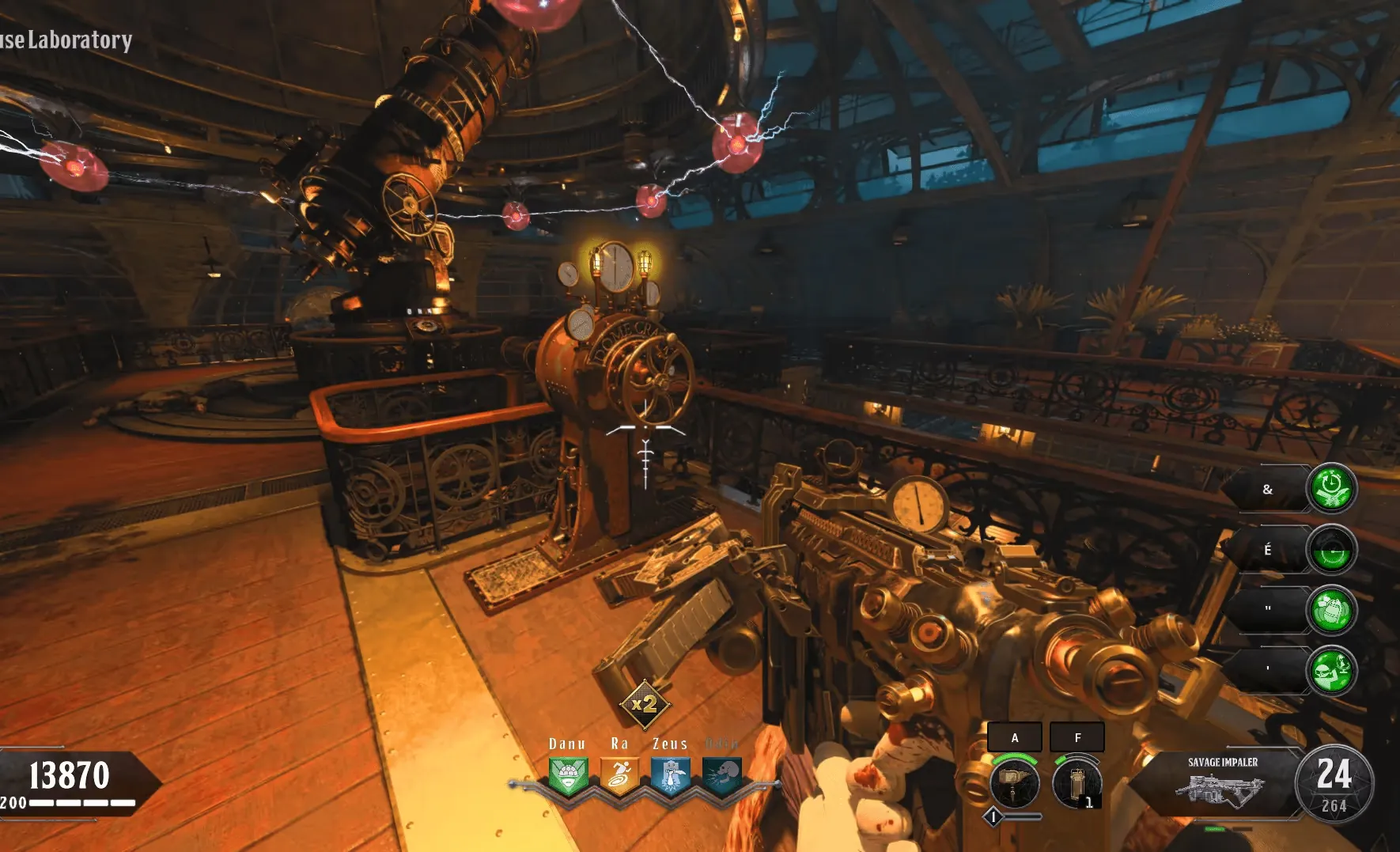Activate the helmet and globe elixir

coord(1332,671)
